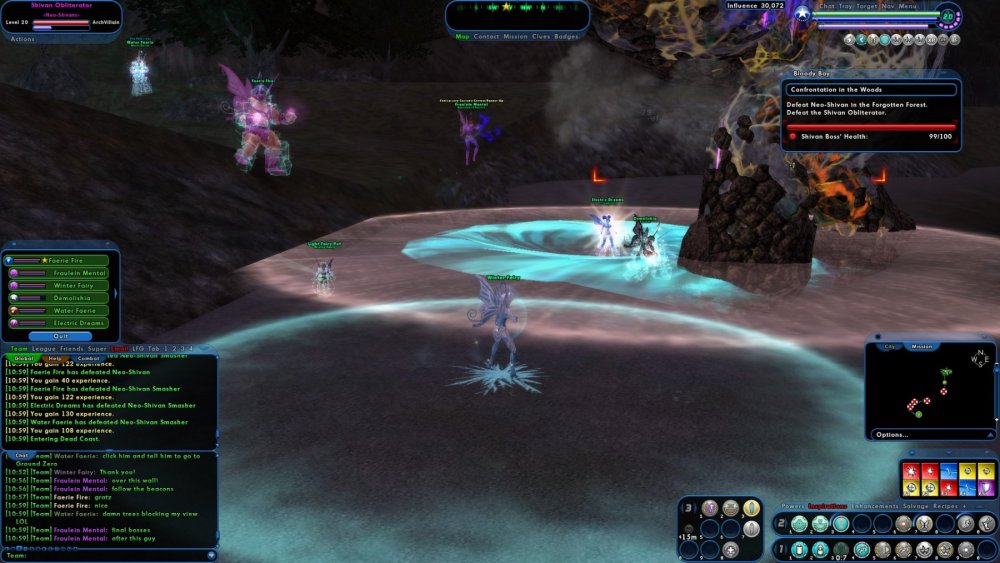Open the Map from the navigation bar
The height and width of the screenshot is (563, 1000).
click(462, 36)
